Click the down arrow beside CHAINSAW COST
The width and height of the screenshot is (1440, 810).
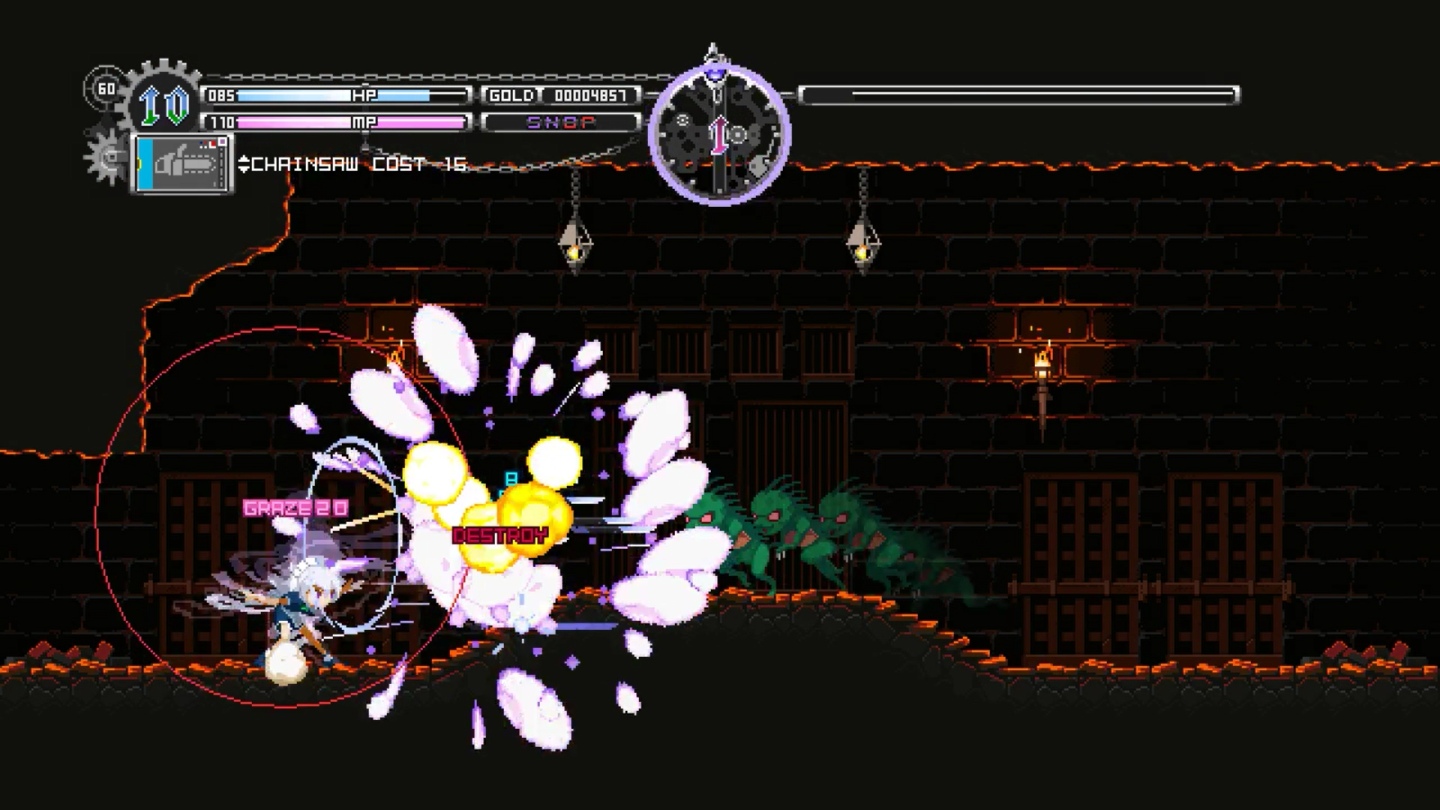point(243,170)
